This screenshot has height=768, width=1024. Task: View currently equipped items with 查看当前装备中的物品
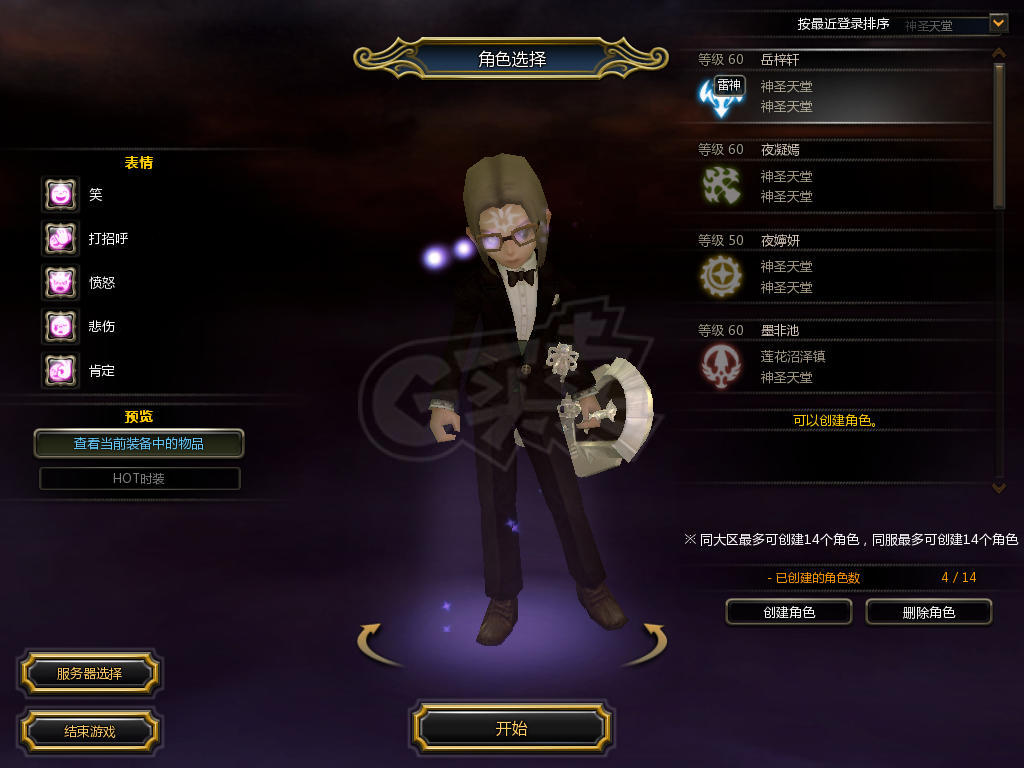point(139,443)
